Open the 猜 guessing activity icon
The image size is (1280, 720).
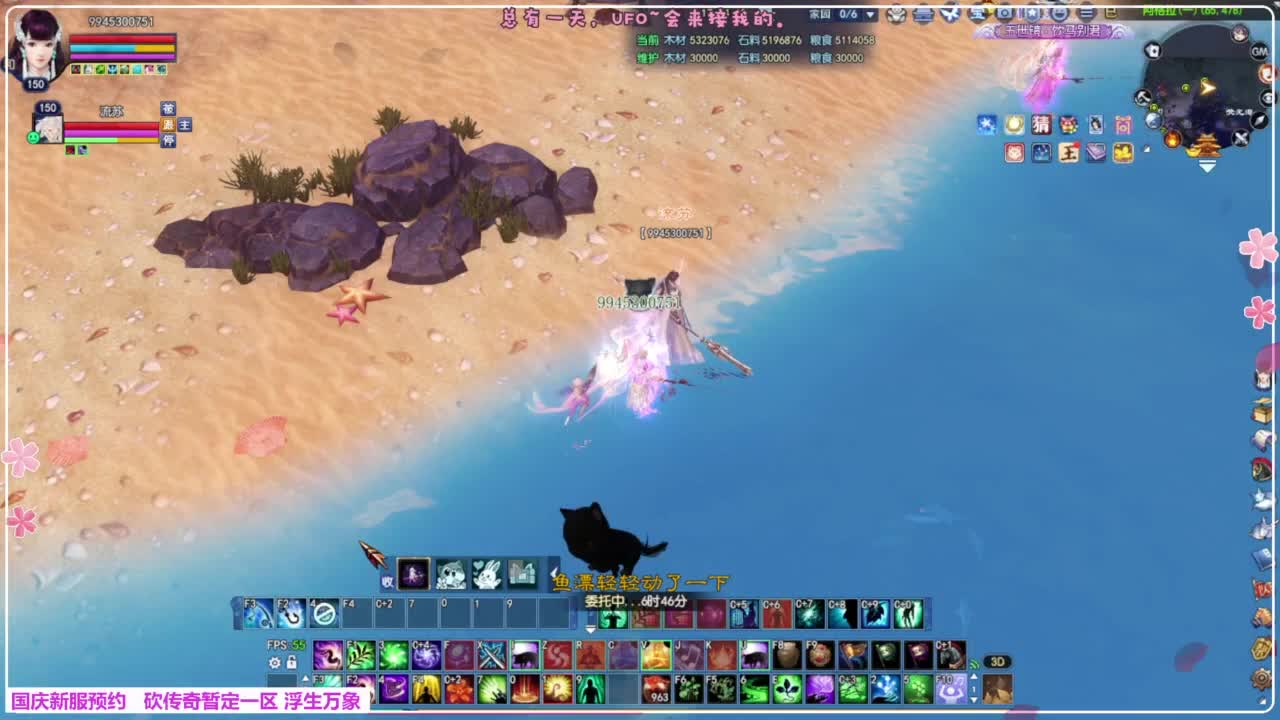pos(1042,125)
